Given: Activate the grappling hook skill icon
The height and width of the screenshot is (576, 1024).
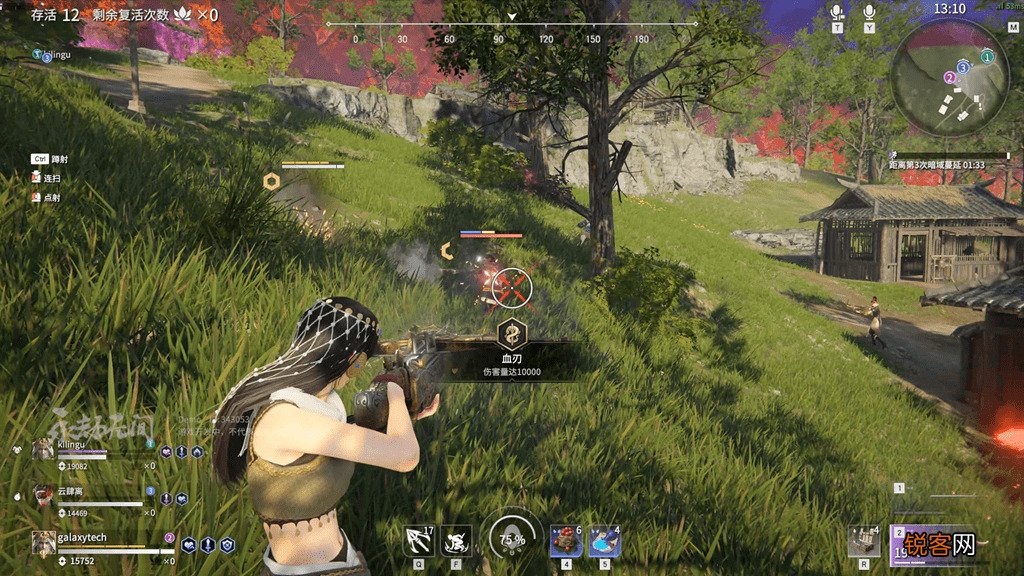Looking at the screenshot, I should 418,541.
